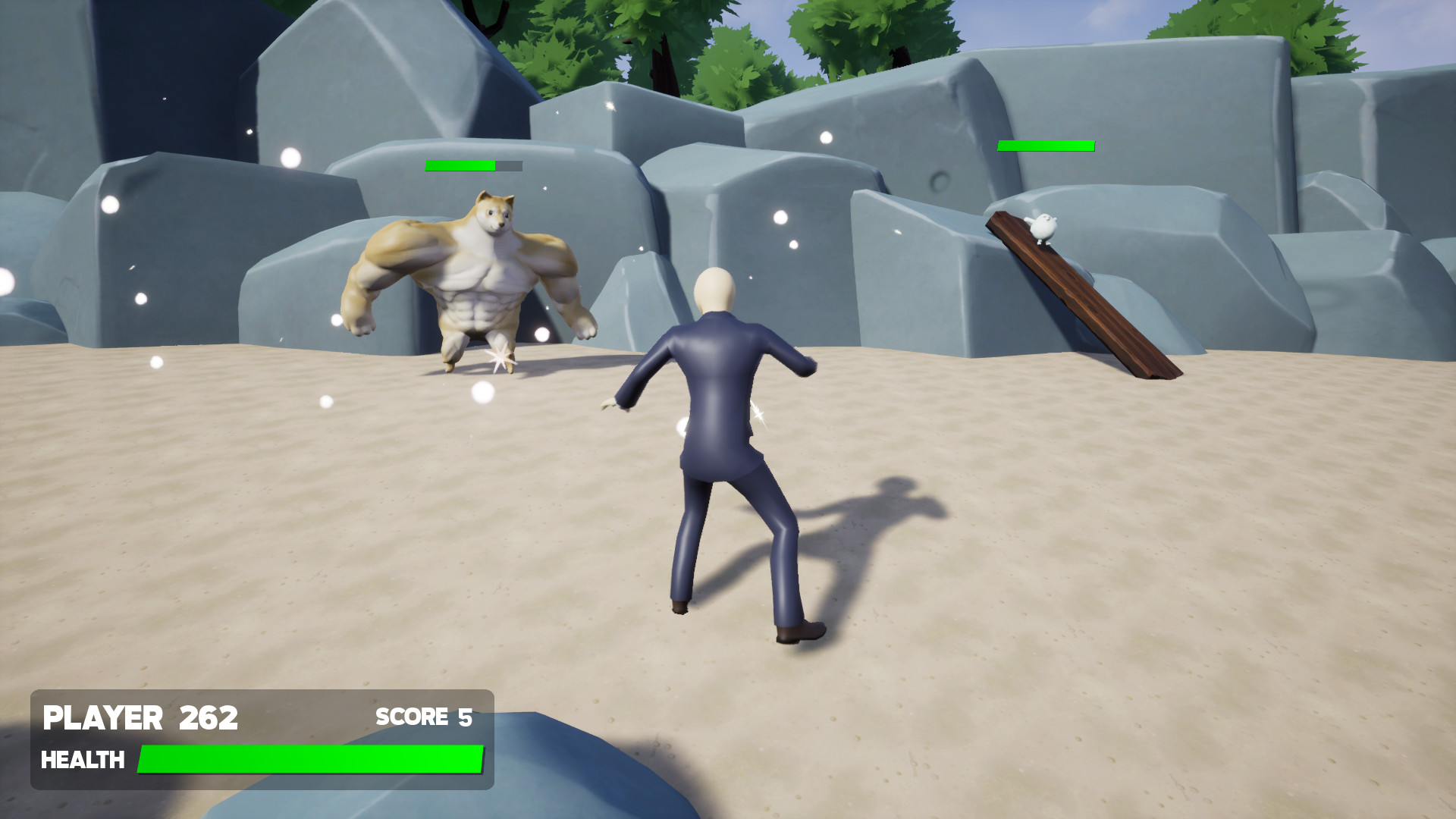The width and height of the screenshot is (1456, 819).
Task: Click the gray depleted portion of doge's health bar
Action: pyautogui.click(x=507, y=164)
